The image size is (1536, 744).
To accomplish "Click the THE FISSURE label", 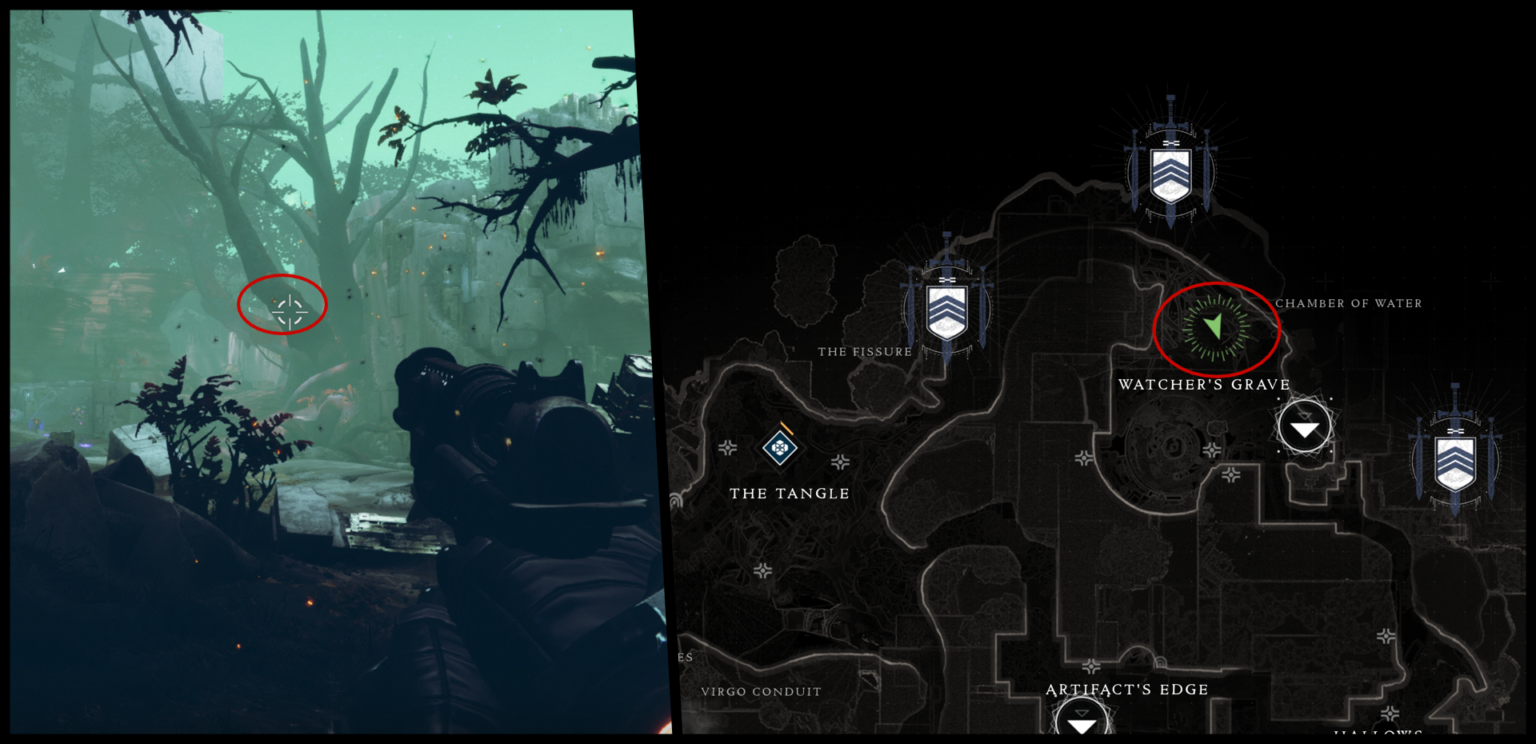I will [864, 351].
